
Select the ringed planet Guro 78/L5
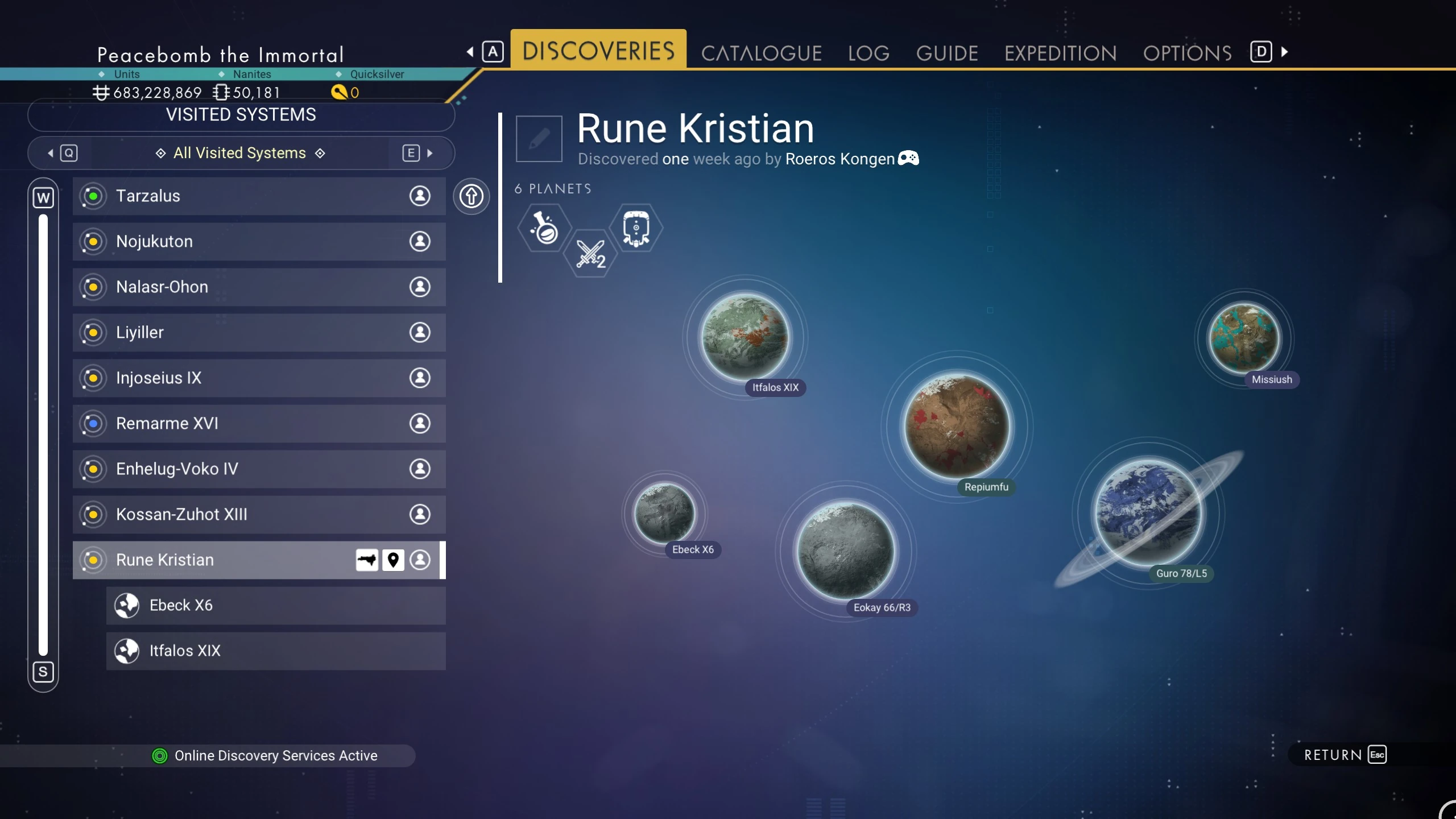click(x=1149, y=513)
